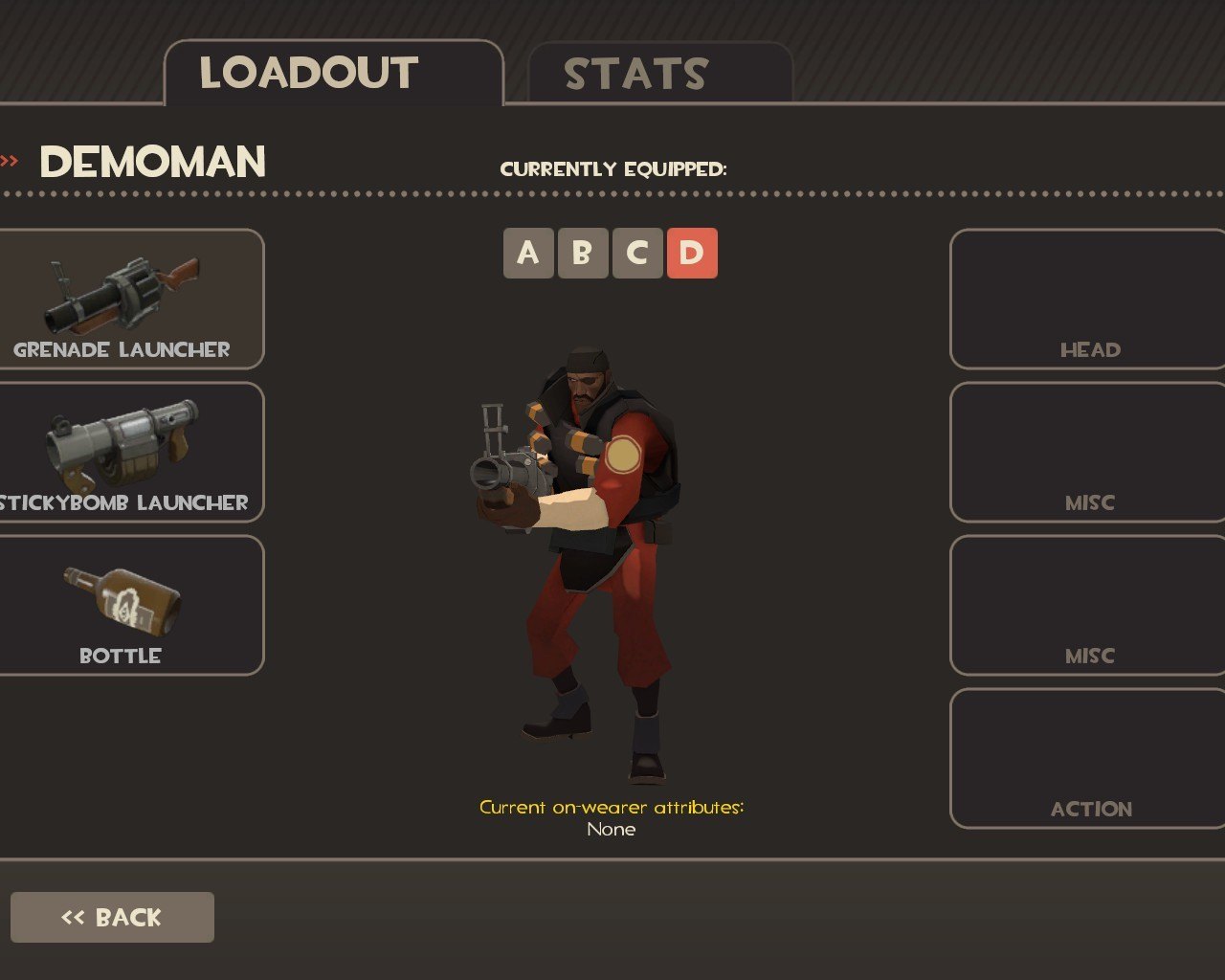Select the highlighted preset D

[x=692, y=254]
